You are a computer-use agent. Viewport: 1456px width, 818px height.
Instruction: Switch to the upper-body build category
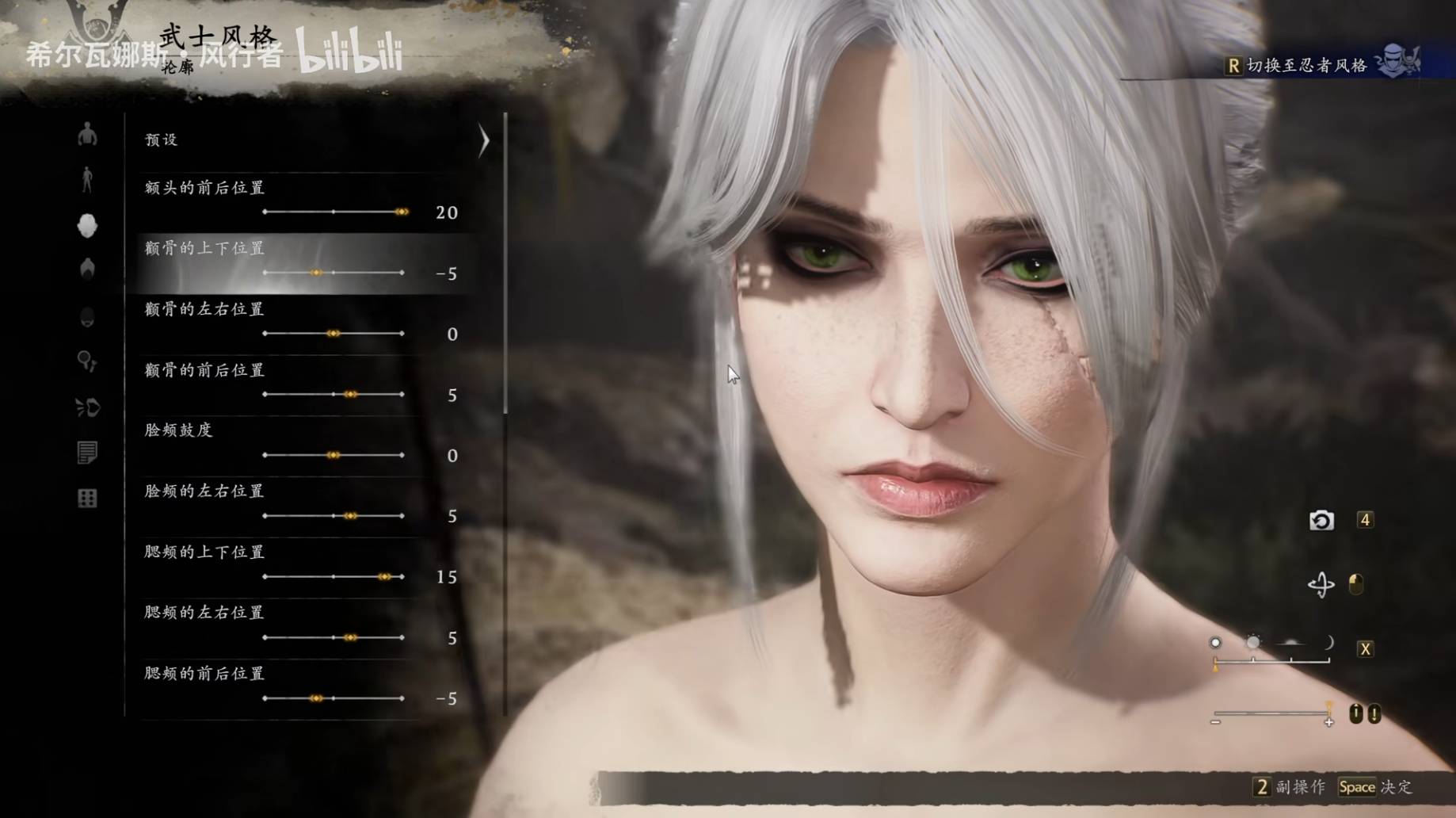pyautogui.click(x=87, y=135)
